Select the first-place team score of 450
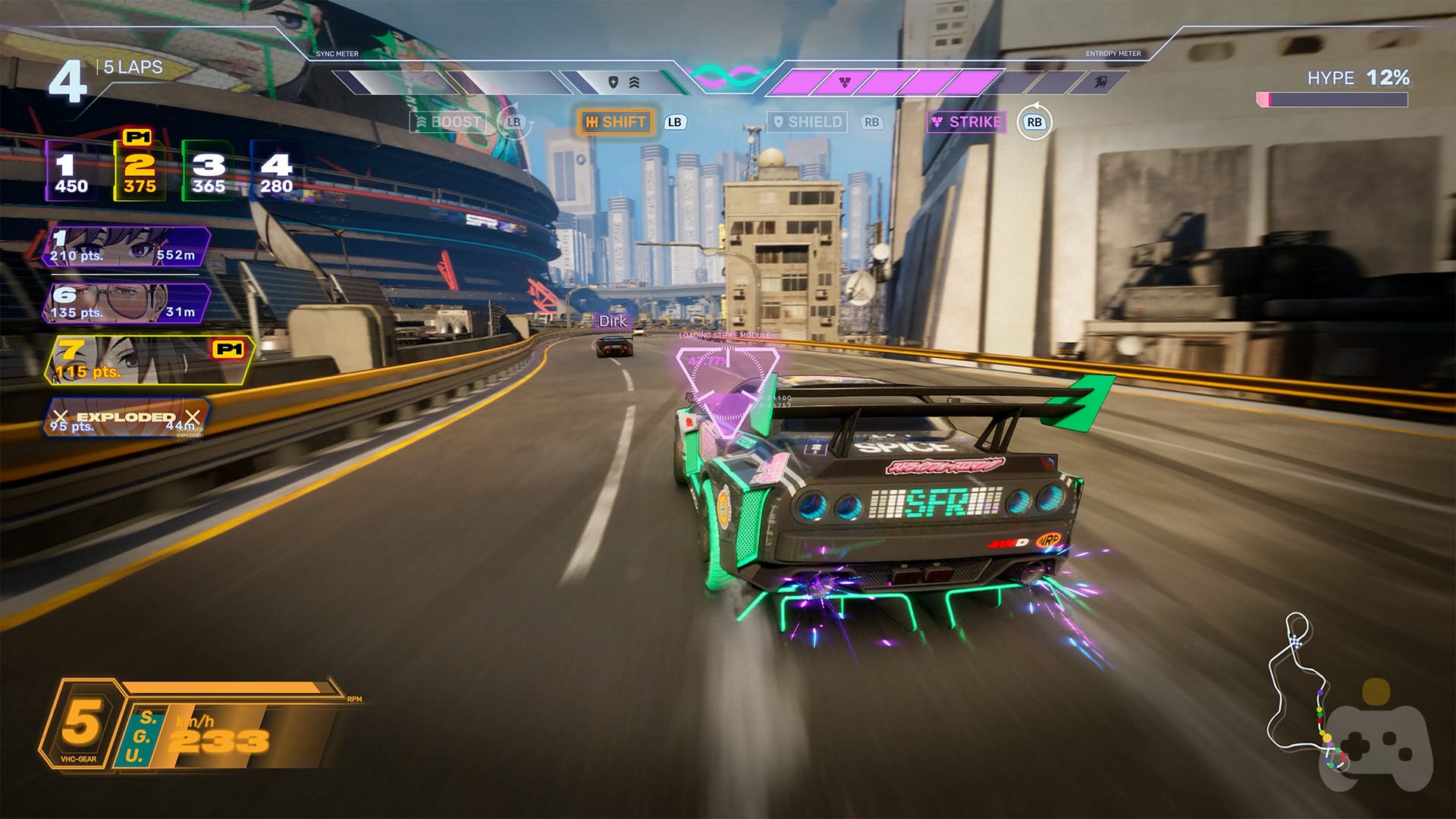The height and width of the screenshot is (819, 1456). (71, 171)
